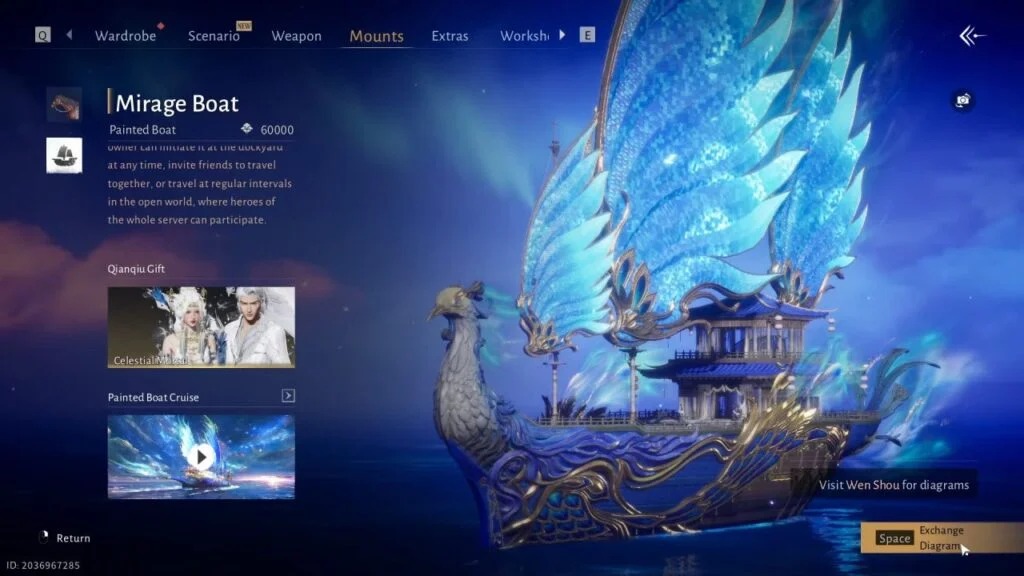This screenshot has width=1024, height=576.
Task: Select the horse mount category icon
Action: (64, 104)
